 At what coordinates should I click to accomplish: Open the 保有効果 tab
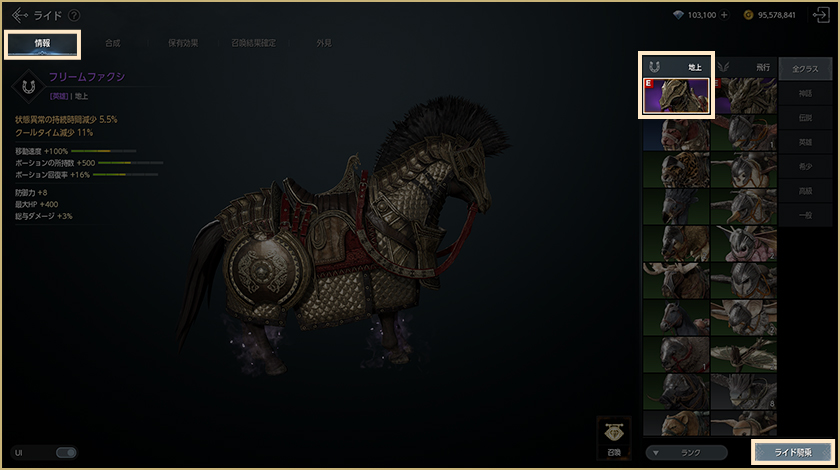[x=182, y=43]
